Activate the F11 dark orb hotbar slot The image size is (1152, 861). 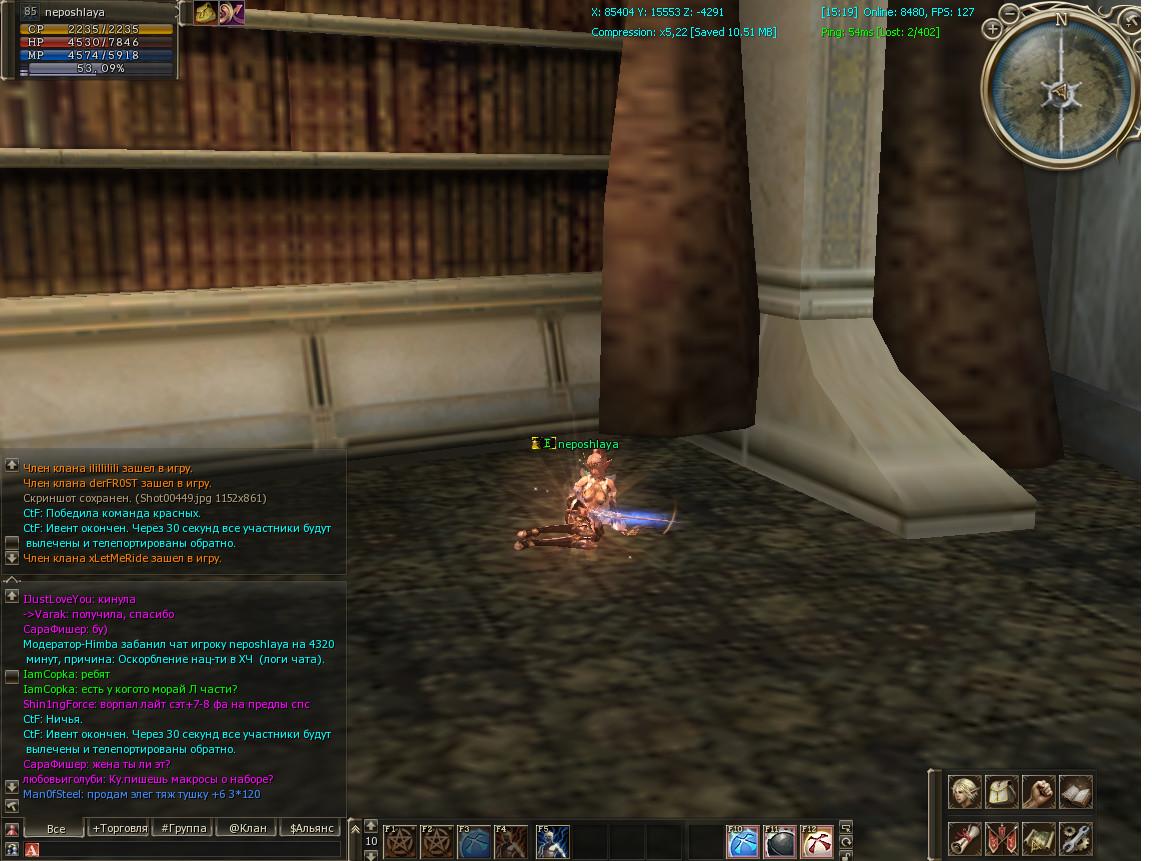pos(780,842)
